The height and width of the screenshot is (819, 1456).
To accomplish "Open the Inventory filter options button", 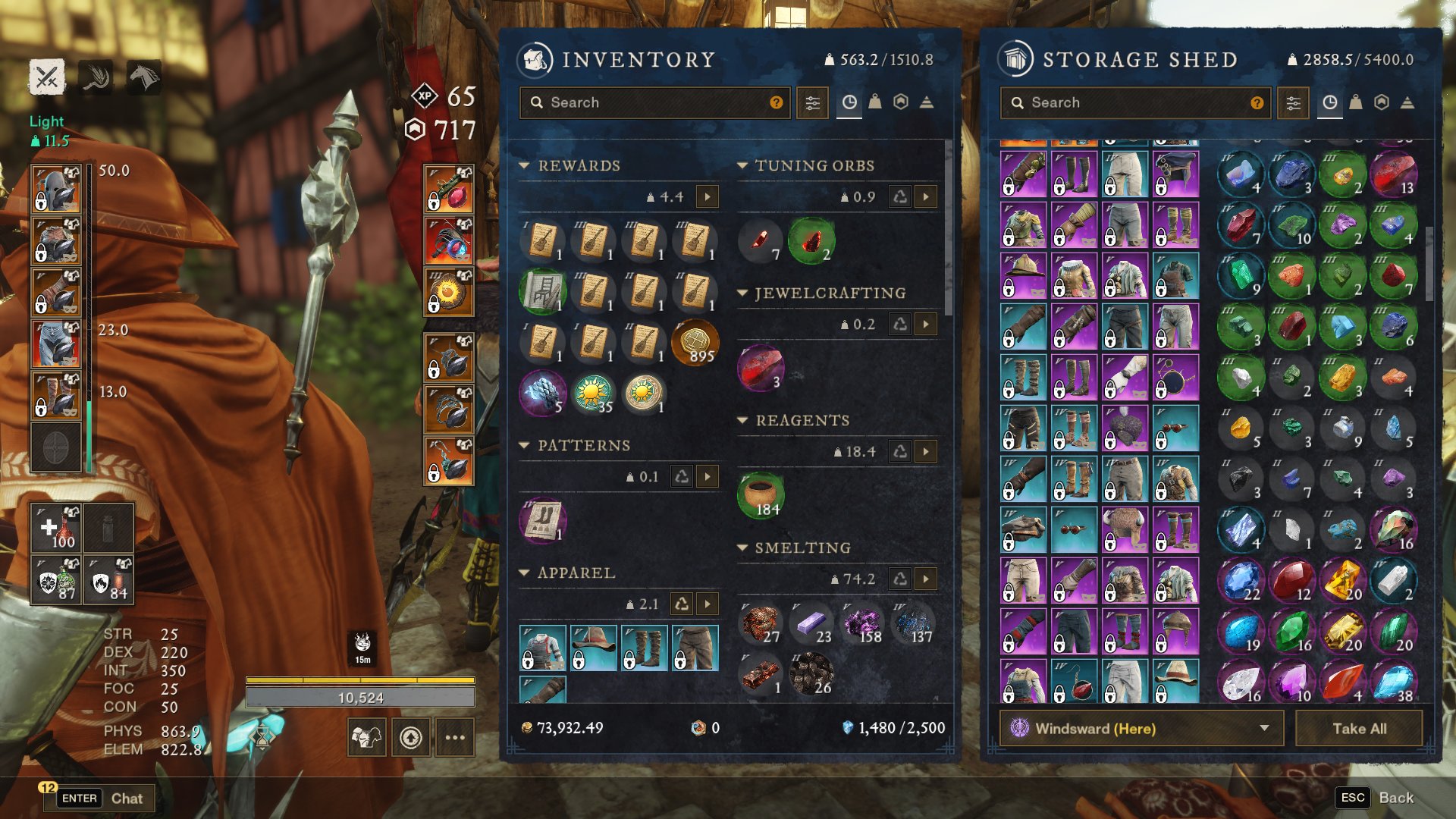I will pos(812,102).
